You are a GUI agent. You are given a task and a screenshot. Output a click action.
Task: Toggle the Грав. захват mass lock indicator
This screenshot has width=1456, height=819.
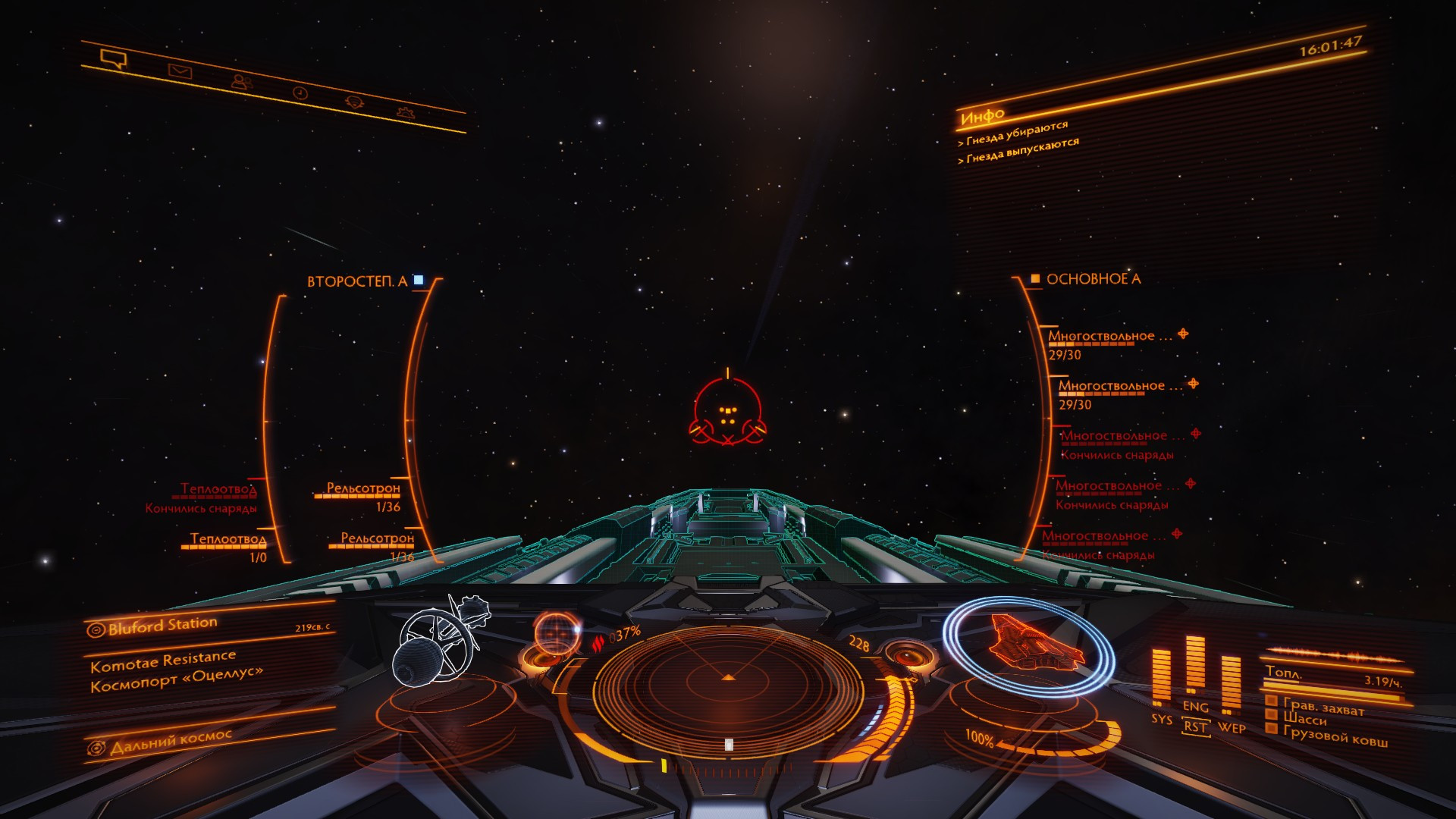click(1323, 707)
